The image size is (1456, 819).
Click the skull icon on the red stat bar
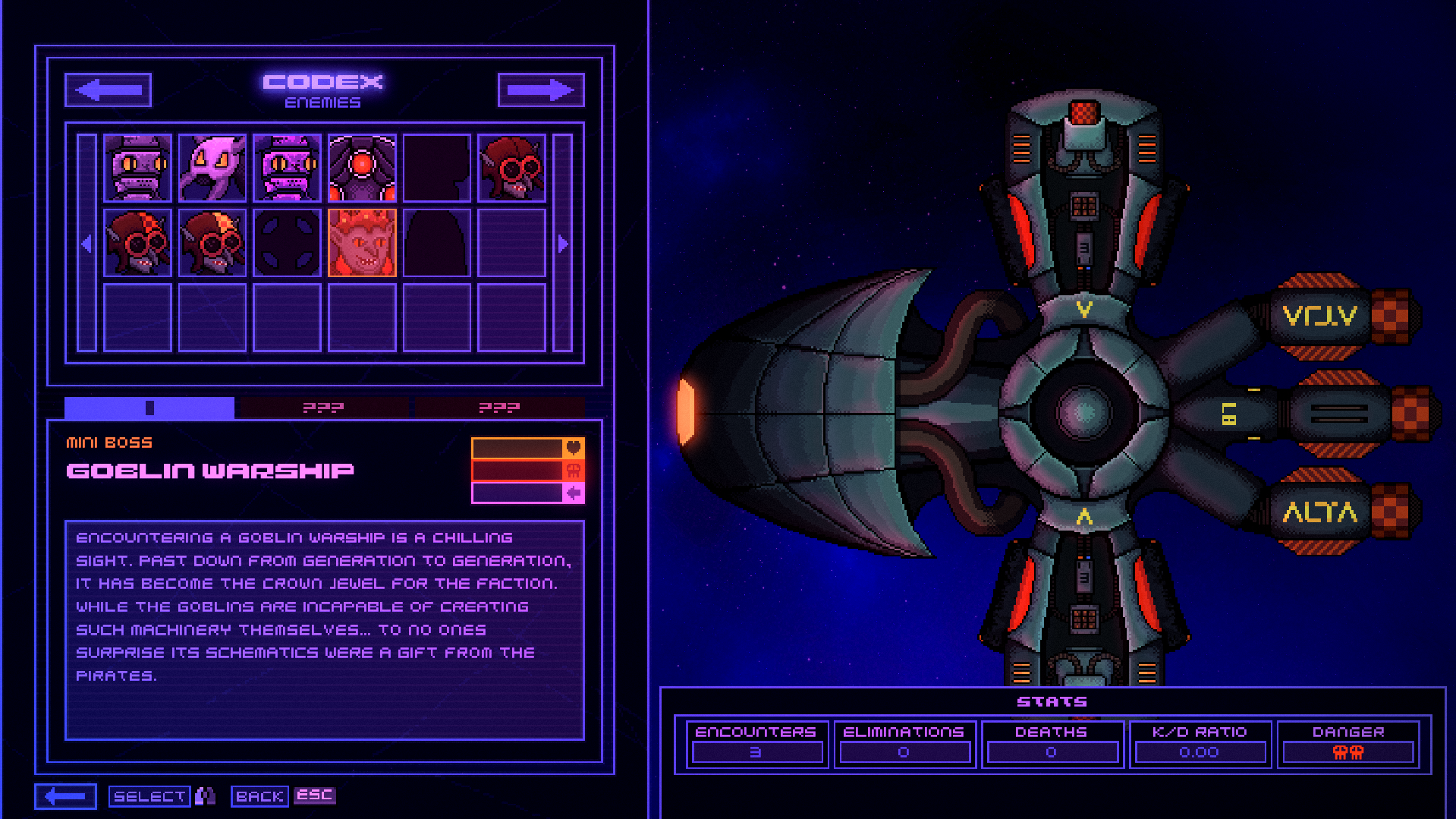pyautogui.click(x=574, y=471)
